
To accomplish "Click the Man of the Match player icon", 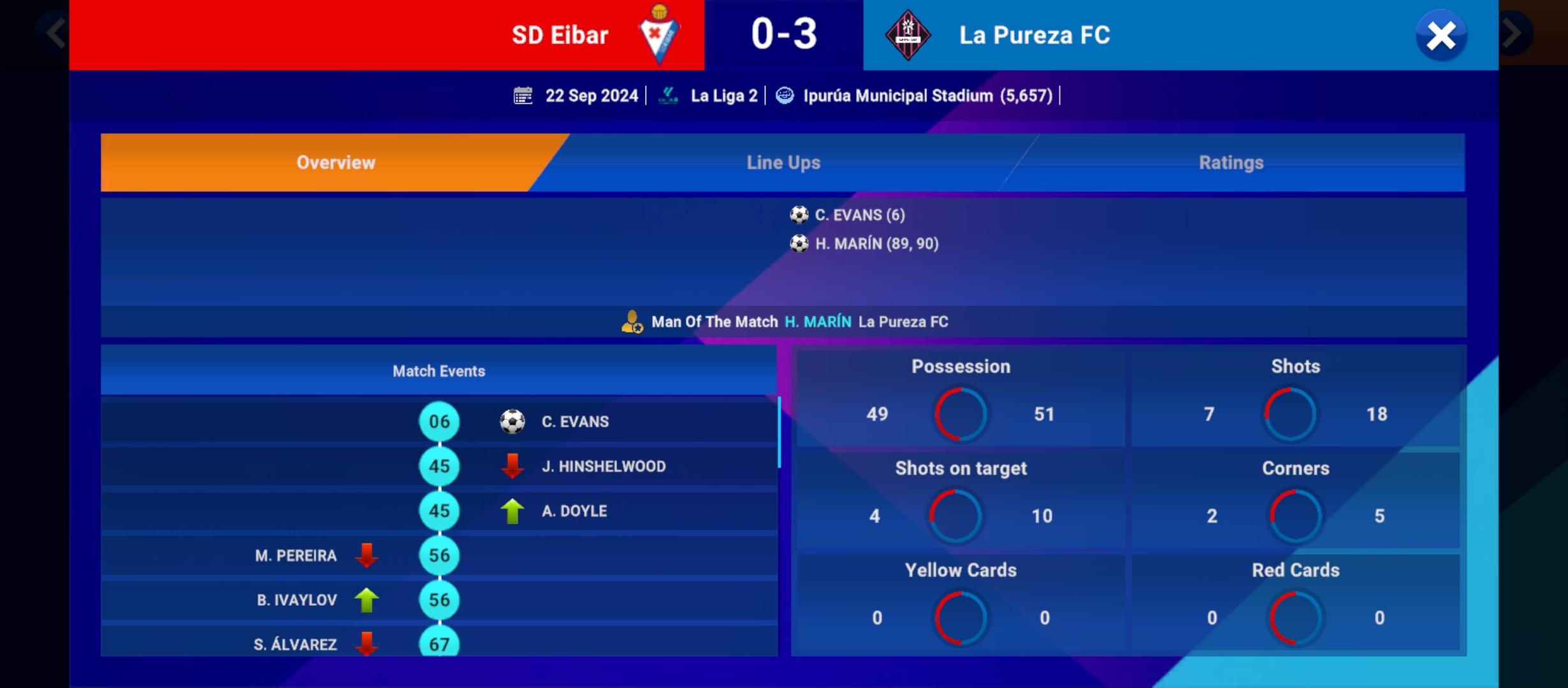I will (x=632, y=321).
